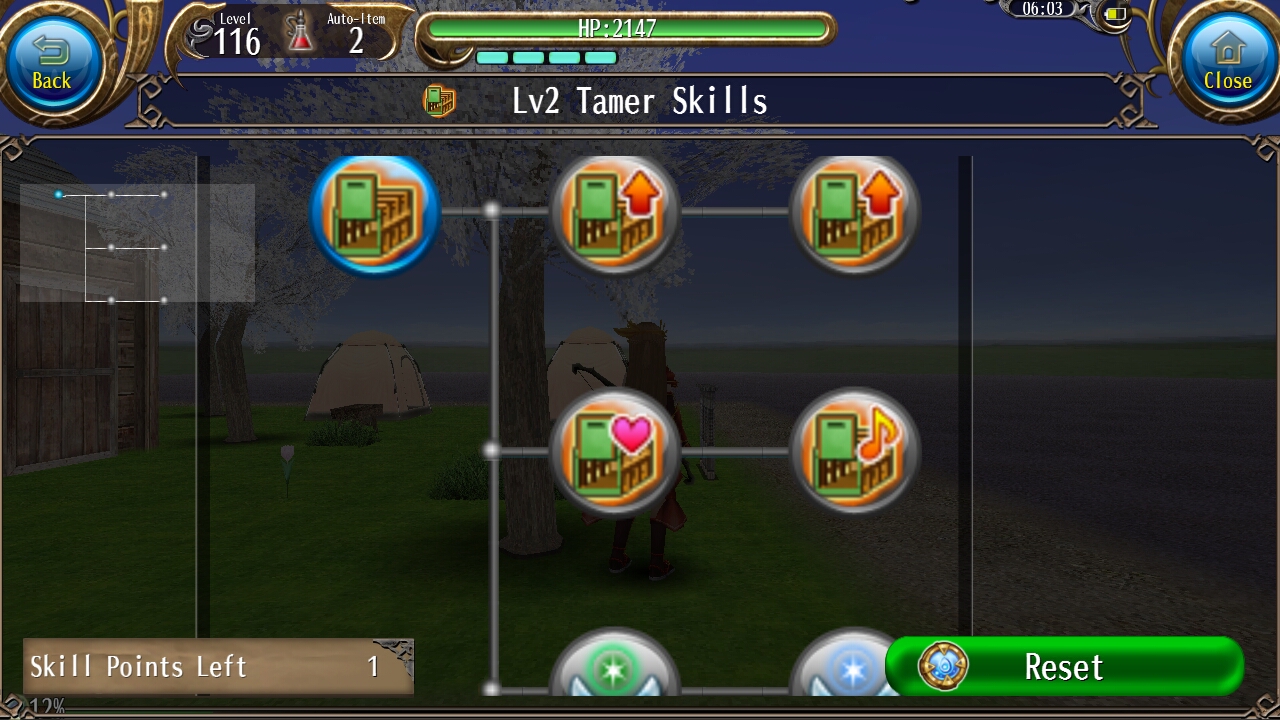This screenshot has width=1280, height=720.
Task: Click the green book icon beside Lv2 Tamer Skills
Action: (440, 100)
